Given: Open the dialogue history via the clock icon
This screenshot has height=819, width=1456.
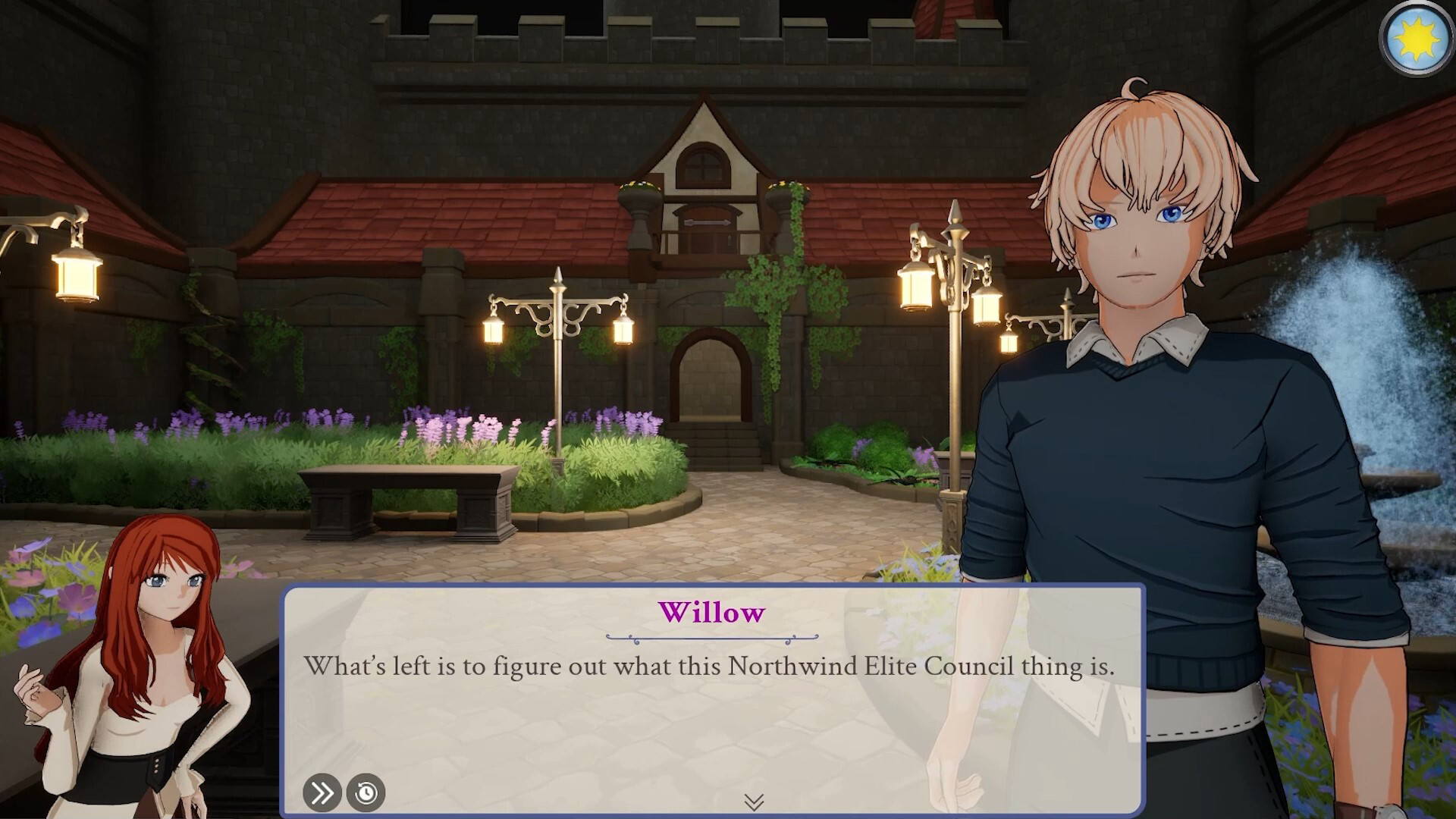Looking at the screenshot, I should click(x=365, y=793).
